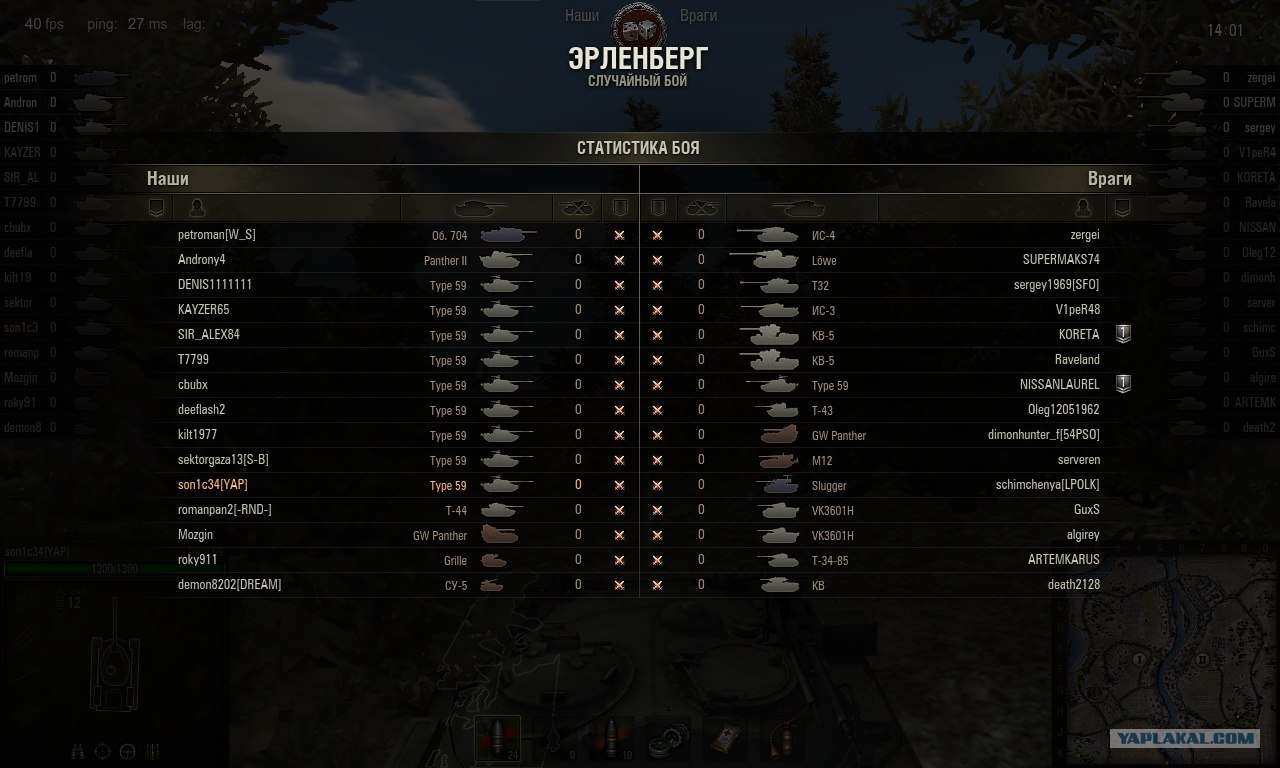1280x768 pixels.
Task: Select enemy death2128 driving the КВ
Action: click(1073, 585)
